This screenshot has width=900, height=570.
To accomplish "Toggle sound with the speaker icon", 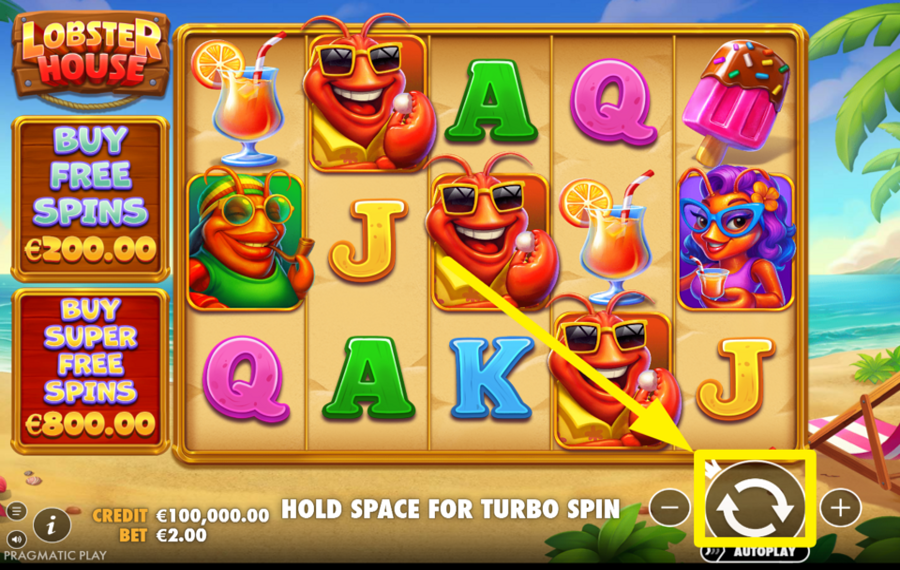I will (16, 540).
